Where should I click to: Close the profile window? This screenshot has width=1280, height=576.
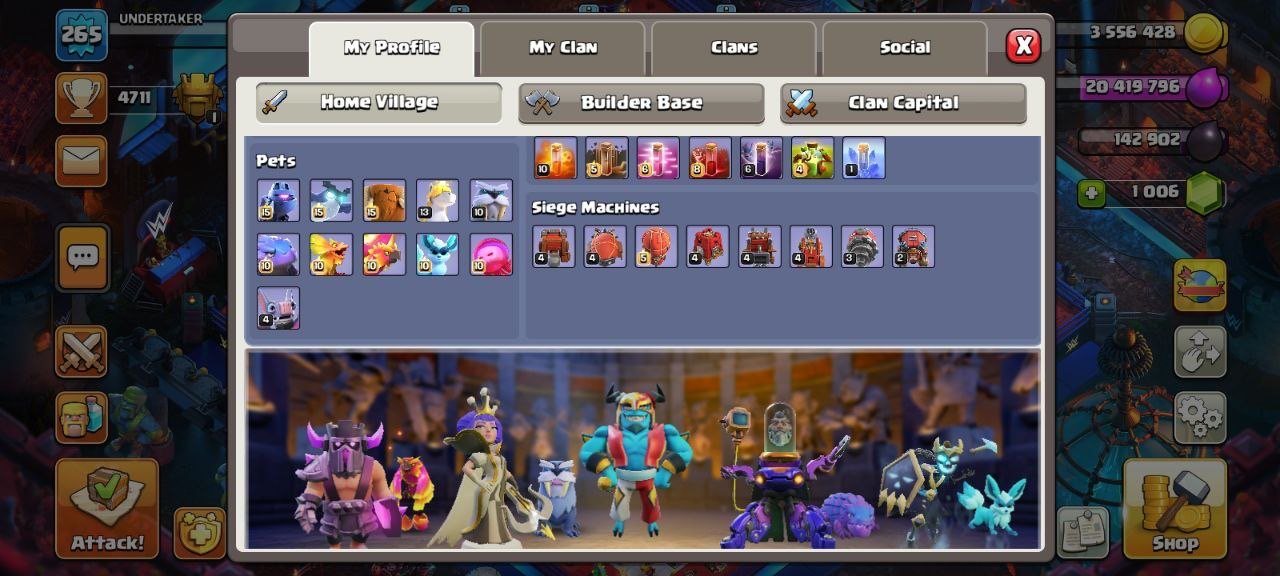[x=1022, y=46]
